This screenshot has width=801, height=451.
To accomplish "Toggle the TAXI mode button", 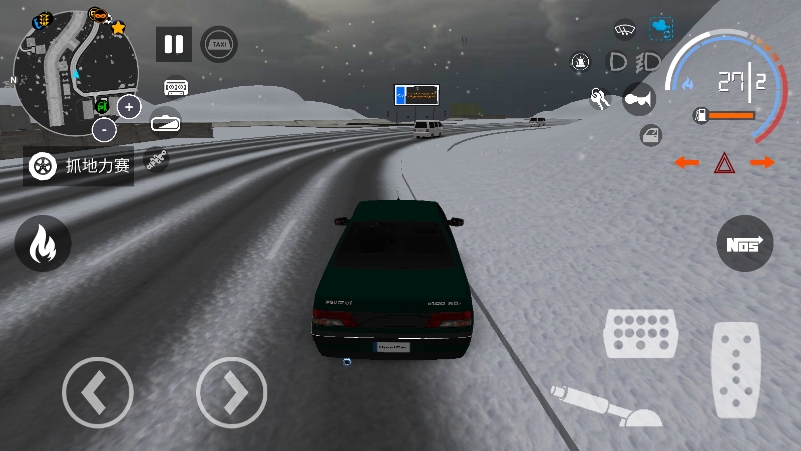I will 219,44.
